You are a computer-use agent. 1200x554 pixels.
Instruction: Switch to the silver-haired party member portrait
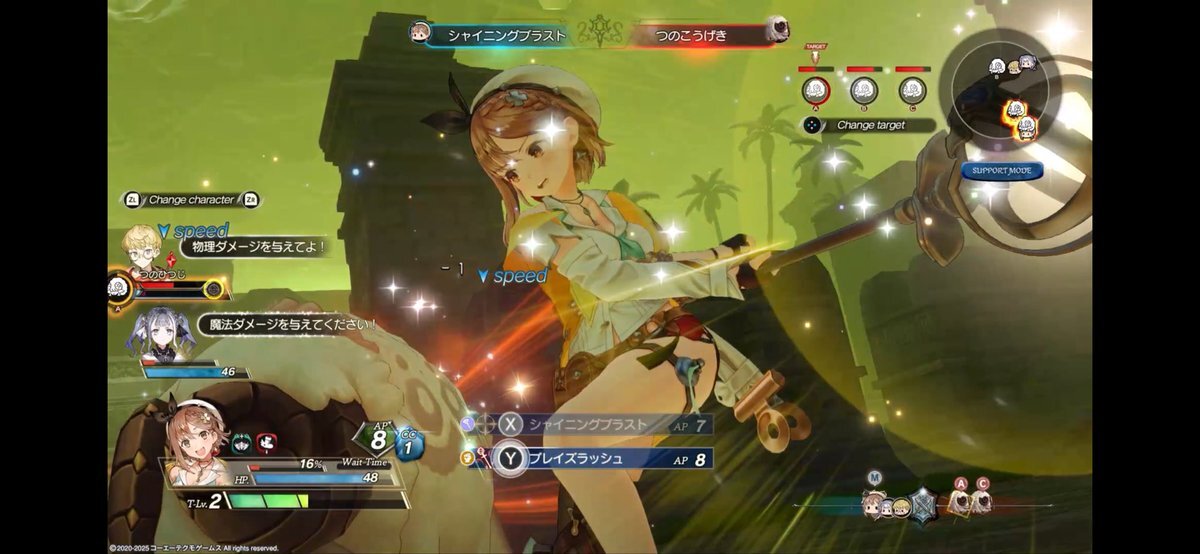160,333
